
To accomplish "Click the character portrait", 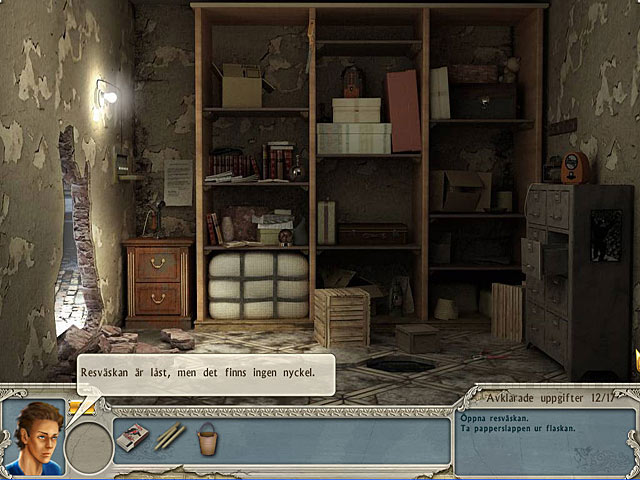I will click(34, 437).
